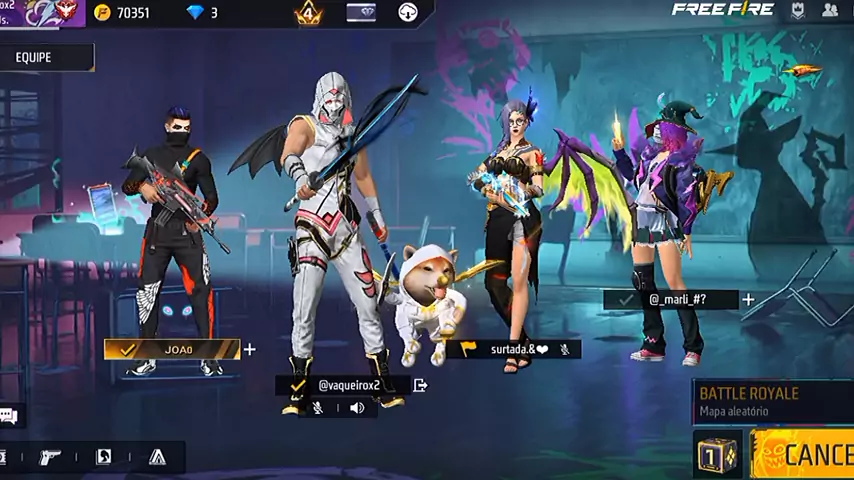Open the chat speech bubble

pos(8,415)
